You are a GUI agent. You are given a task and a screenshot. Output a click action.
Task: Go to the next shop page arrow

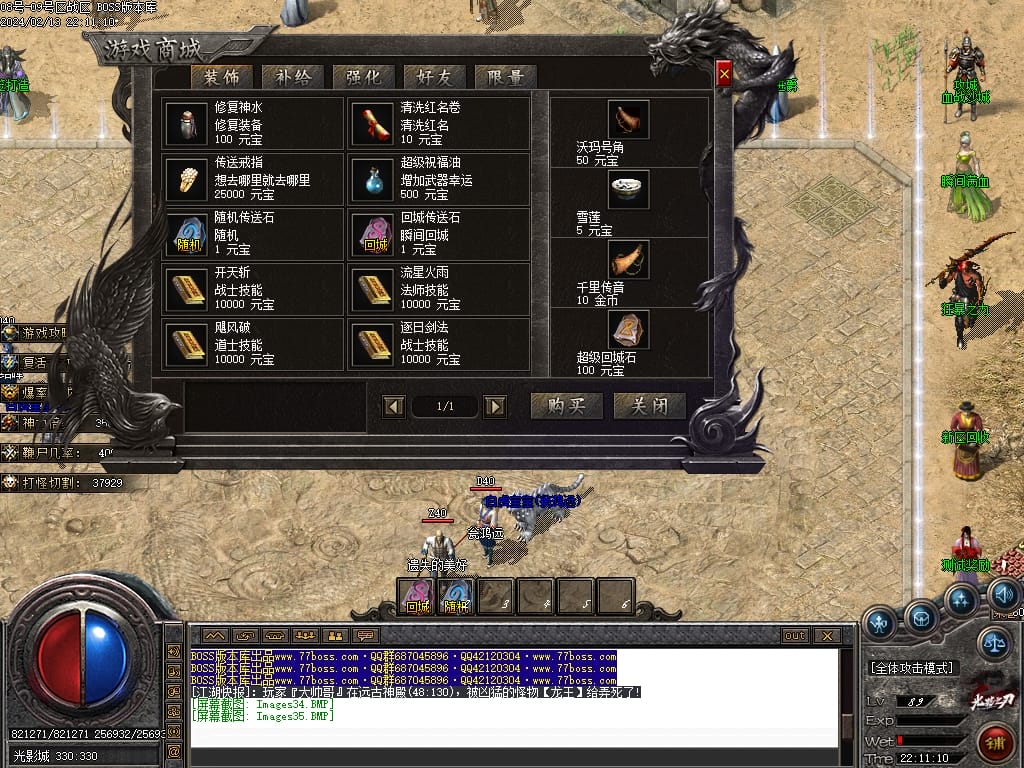pos(495,406)
